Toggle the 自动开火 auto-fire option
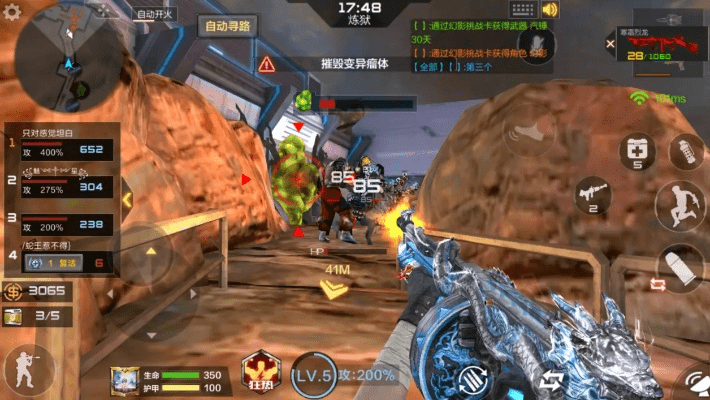 (x=156, y=14)
